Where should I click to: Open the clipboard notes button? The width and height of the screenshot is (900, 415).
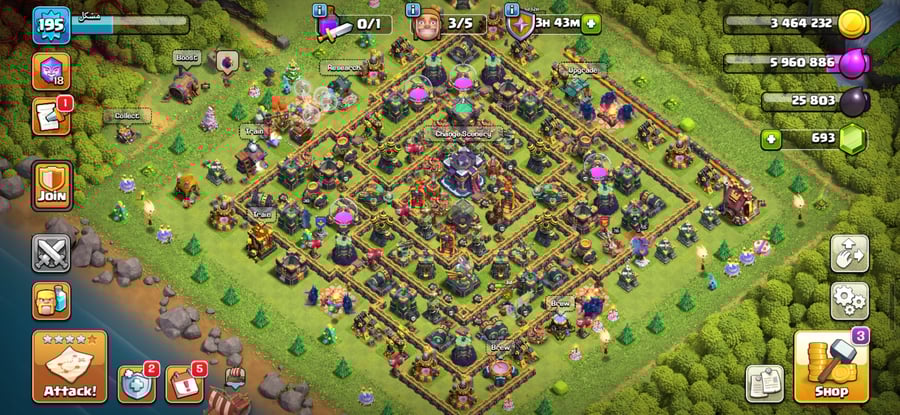[x=765, y=384]
